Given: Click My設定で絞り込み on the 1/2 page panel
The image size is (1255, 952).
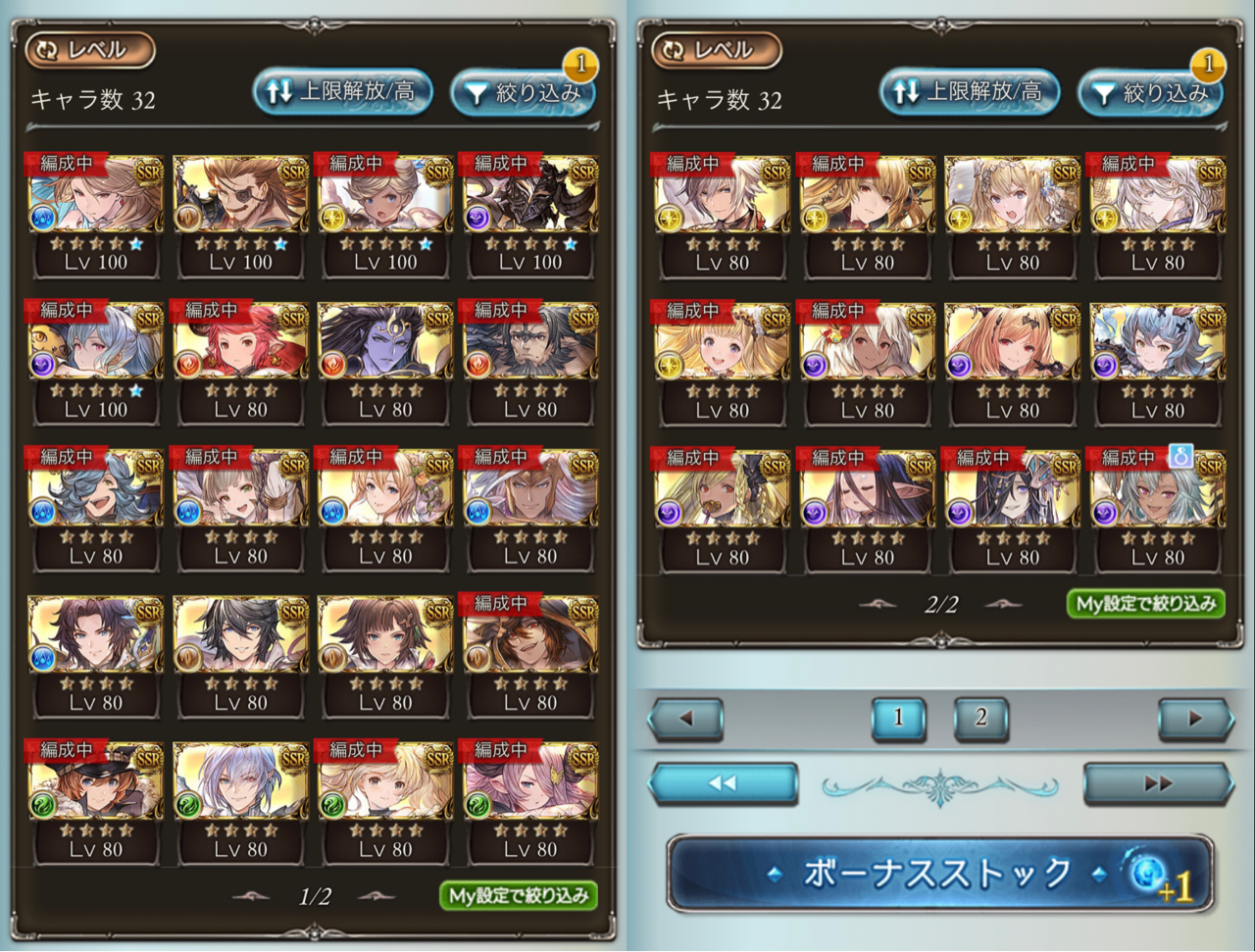Looking at the screenshot, I should [x=519, y=895].
